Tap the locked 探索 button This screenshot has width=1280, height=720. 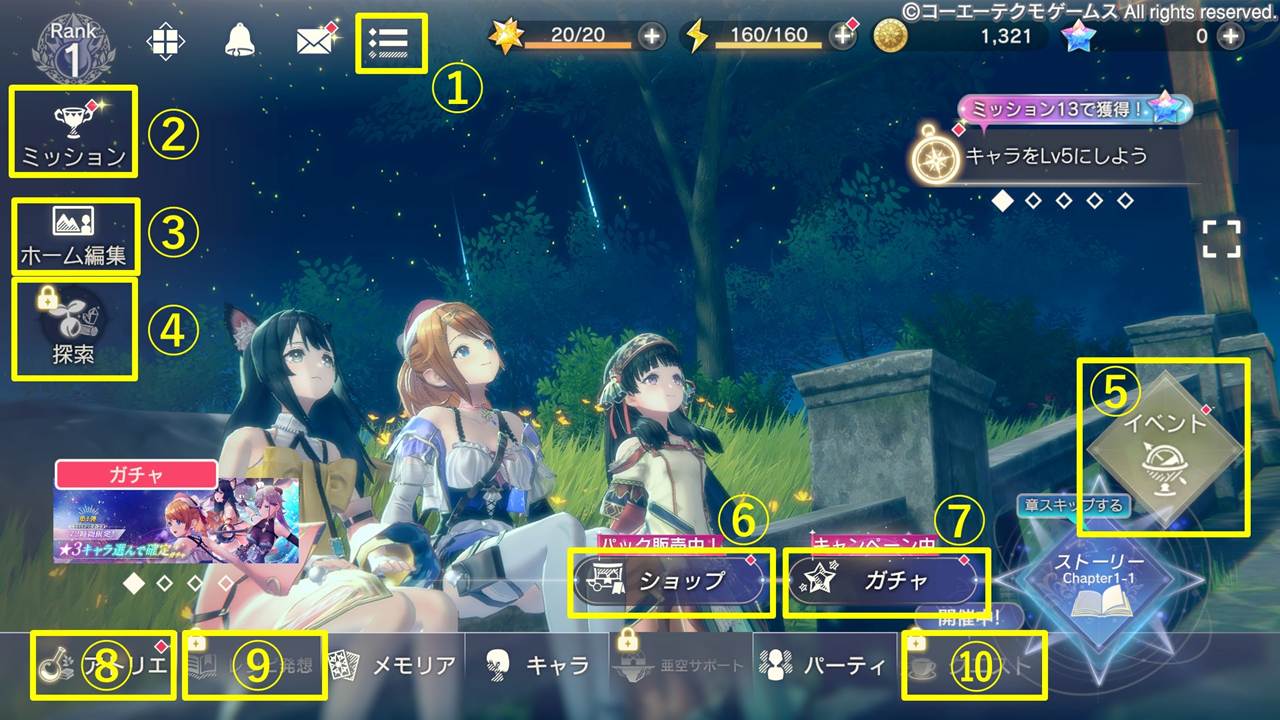tap(73, 329)
